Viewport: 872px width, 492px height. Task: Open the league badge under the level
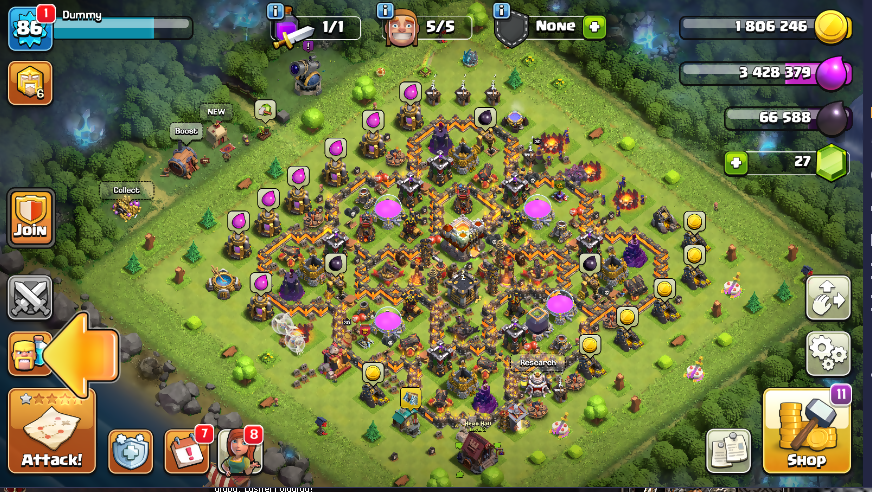[x=29, y=83]
